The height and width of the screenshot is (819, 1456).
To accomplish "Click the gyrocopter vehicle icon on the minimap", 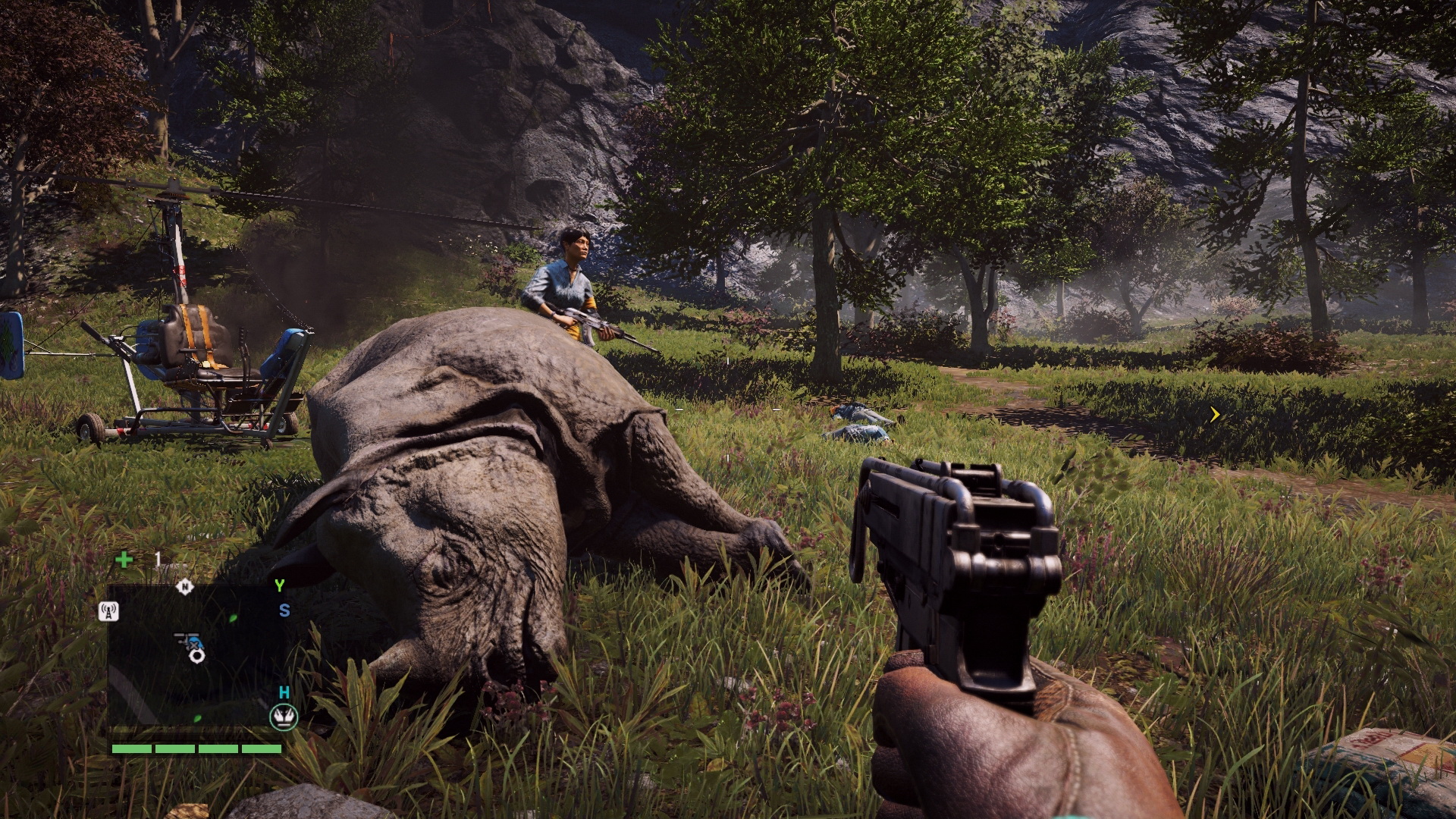I will click(x=184, y=640).
